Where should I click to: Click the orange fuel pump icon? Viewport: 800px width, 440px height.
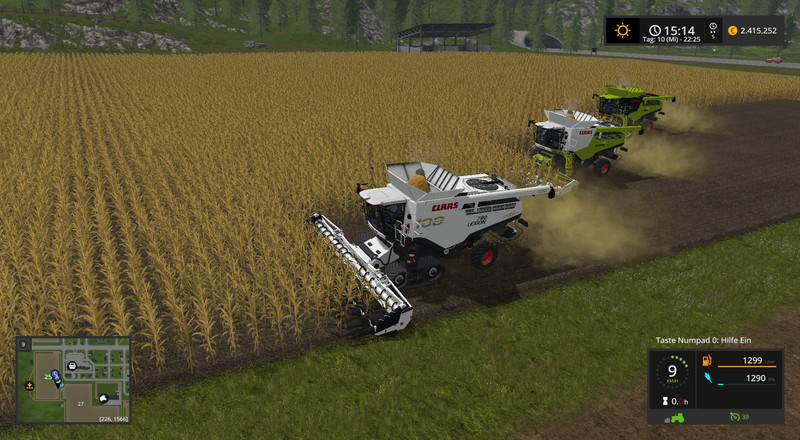(706, 360)
